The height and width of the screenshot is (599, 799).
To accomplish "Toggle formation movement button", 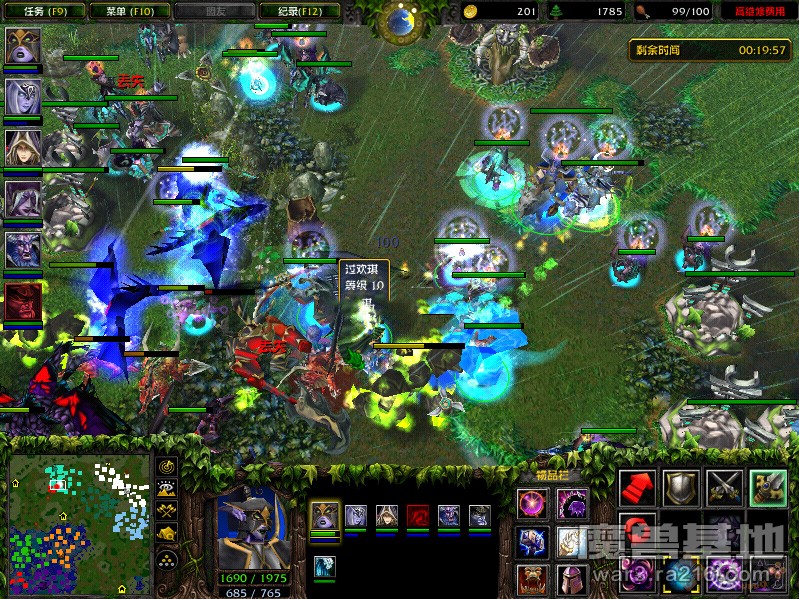I will click(x=167, y=559).
